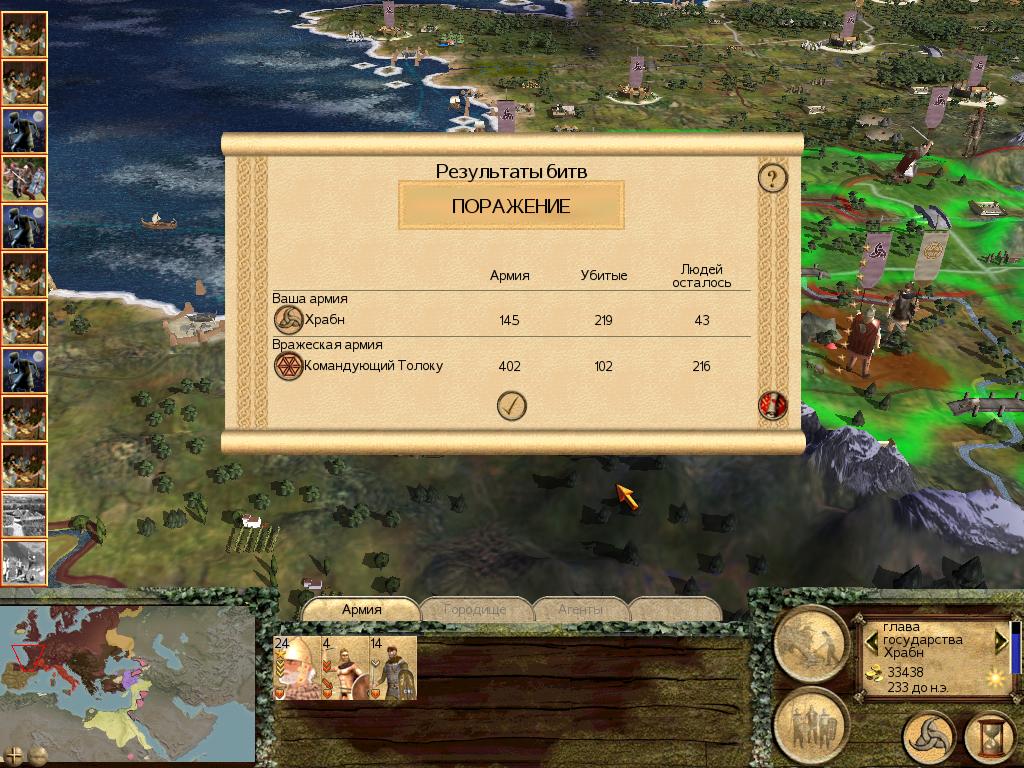Image resolution: width=1024 pixels, height=768 pixels.
Task: End the turn with the hourglass button
Action: (x=990, y=738)
